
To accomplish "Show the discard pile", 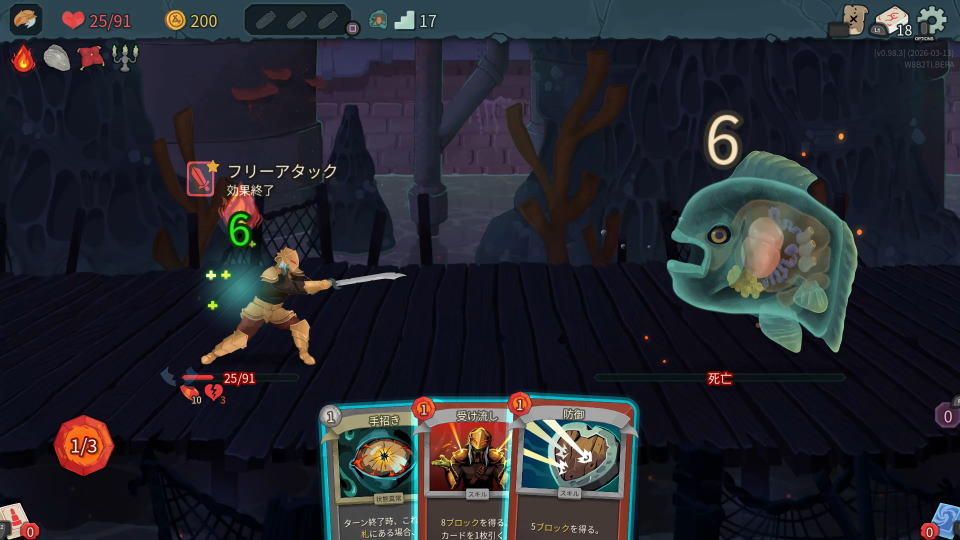I will point(943,520).
